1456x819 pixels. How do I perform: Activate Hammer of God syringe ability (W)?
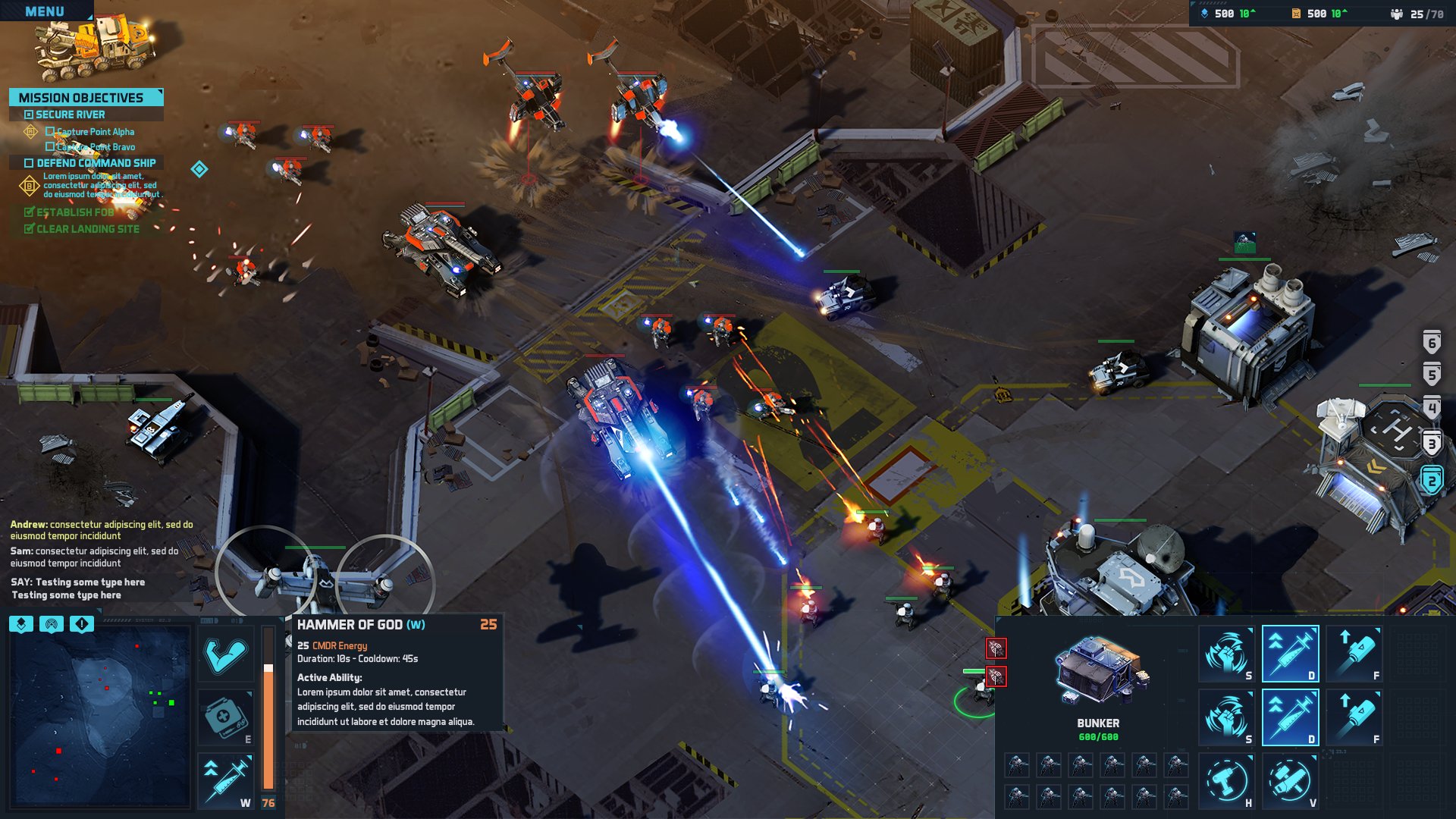pos(226,780)
